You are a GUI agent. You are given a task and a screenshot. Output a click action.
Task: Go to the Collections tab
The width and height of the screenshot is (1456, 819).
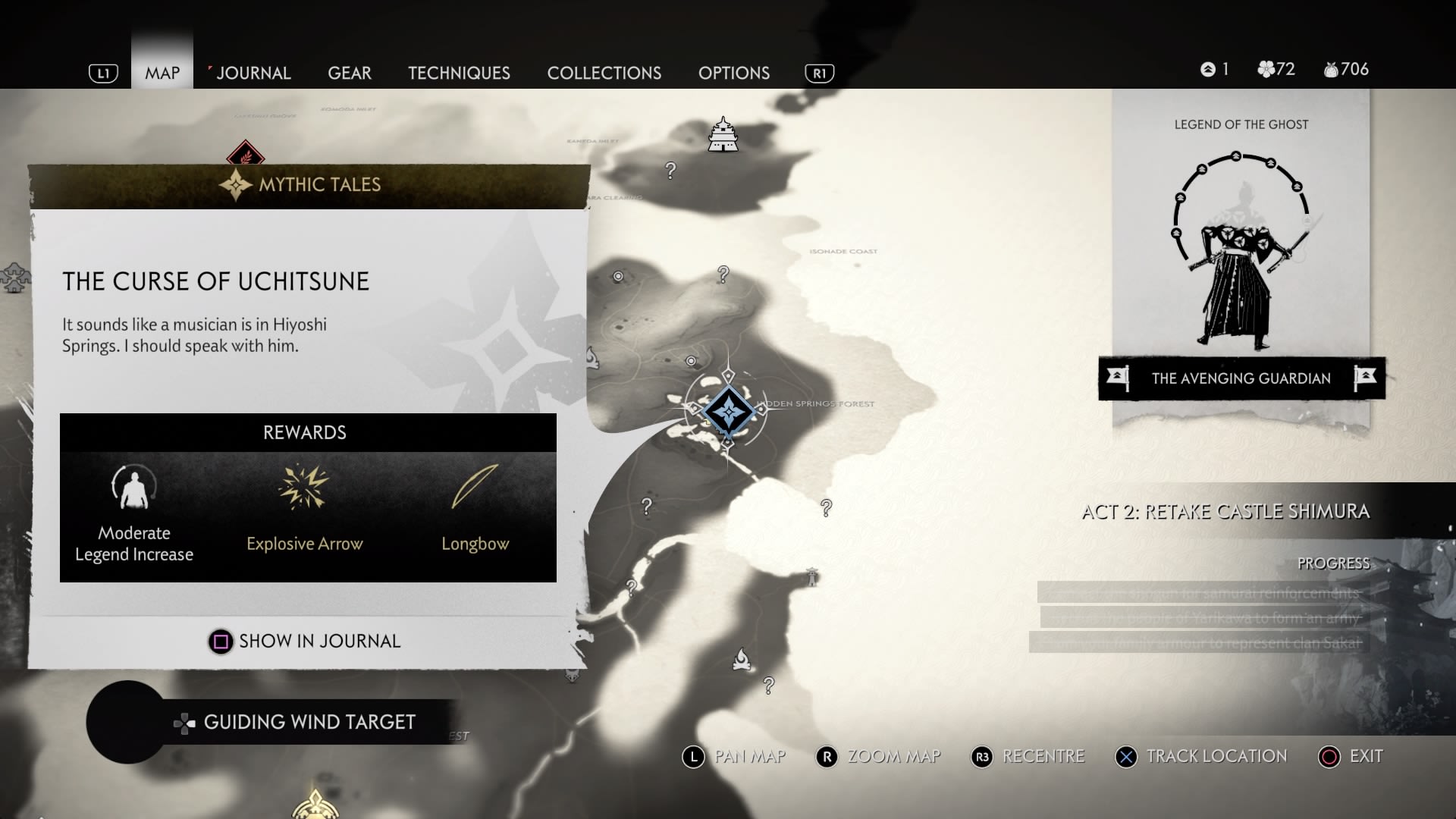(x=604, y=73)
